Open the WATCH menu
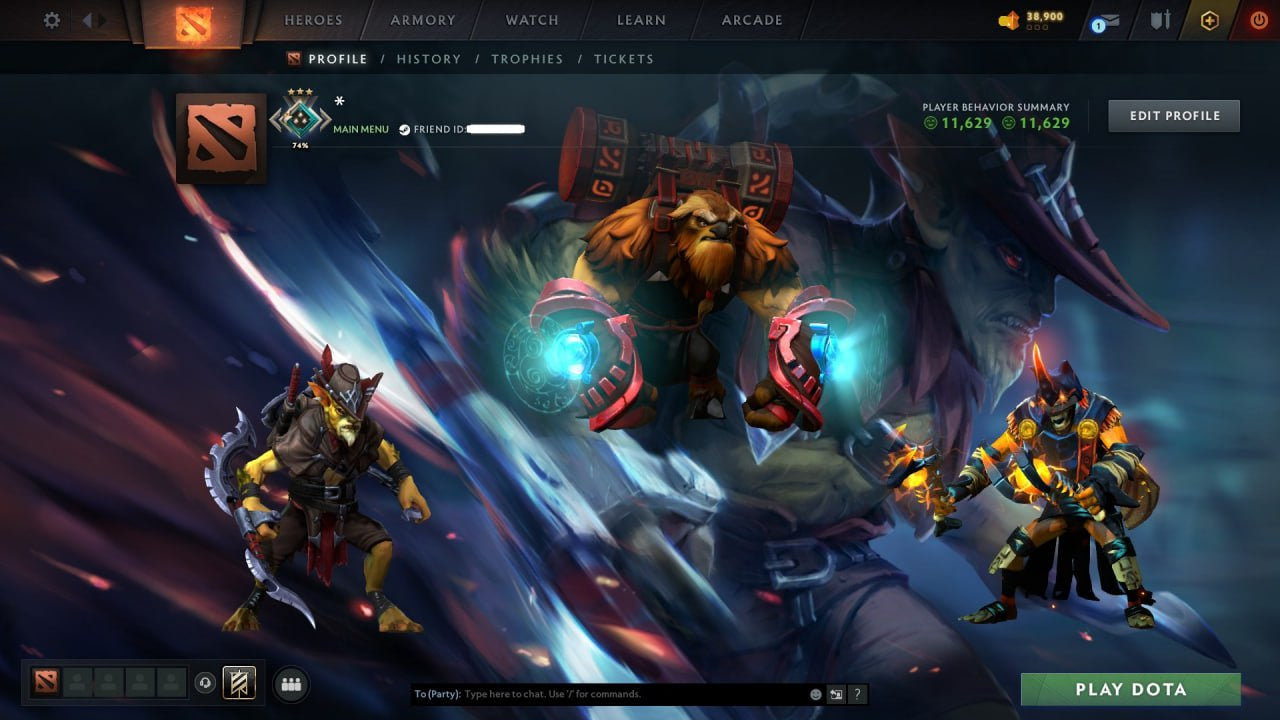Screen dimensions: 1280x720 click(531, 19)
